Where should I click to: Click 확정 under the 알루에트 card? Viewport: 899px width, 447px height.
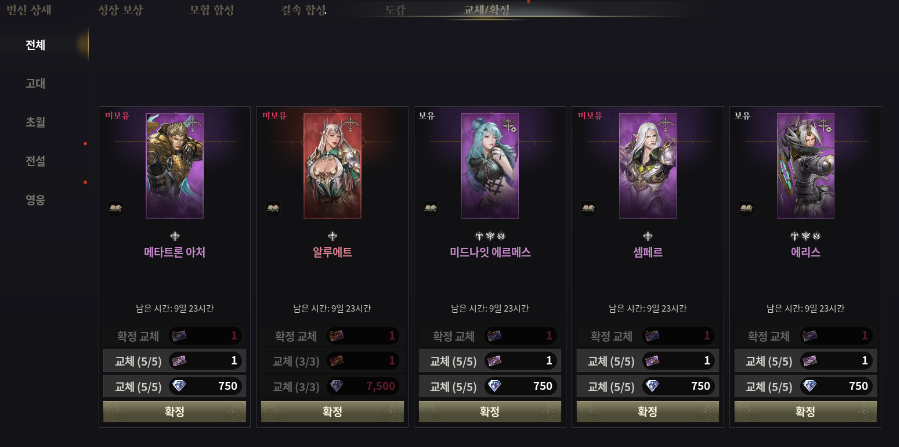click(332, 411)
